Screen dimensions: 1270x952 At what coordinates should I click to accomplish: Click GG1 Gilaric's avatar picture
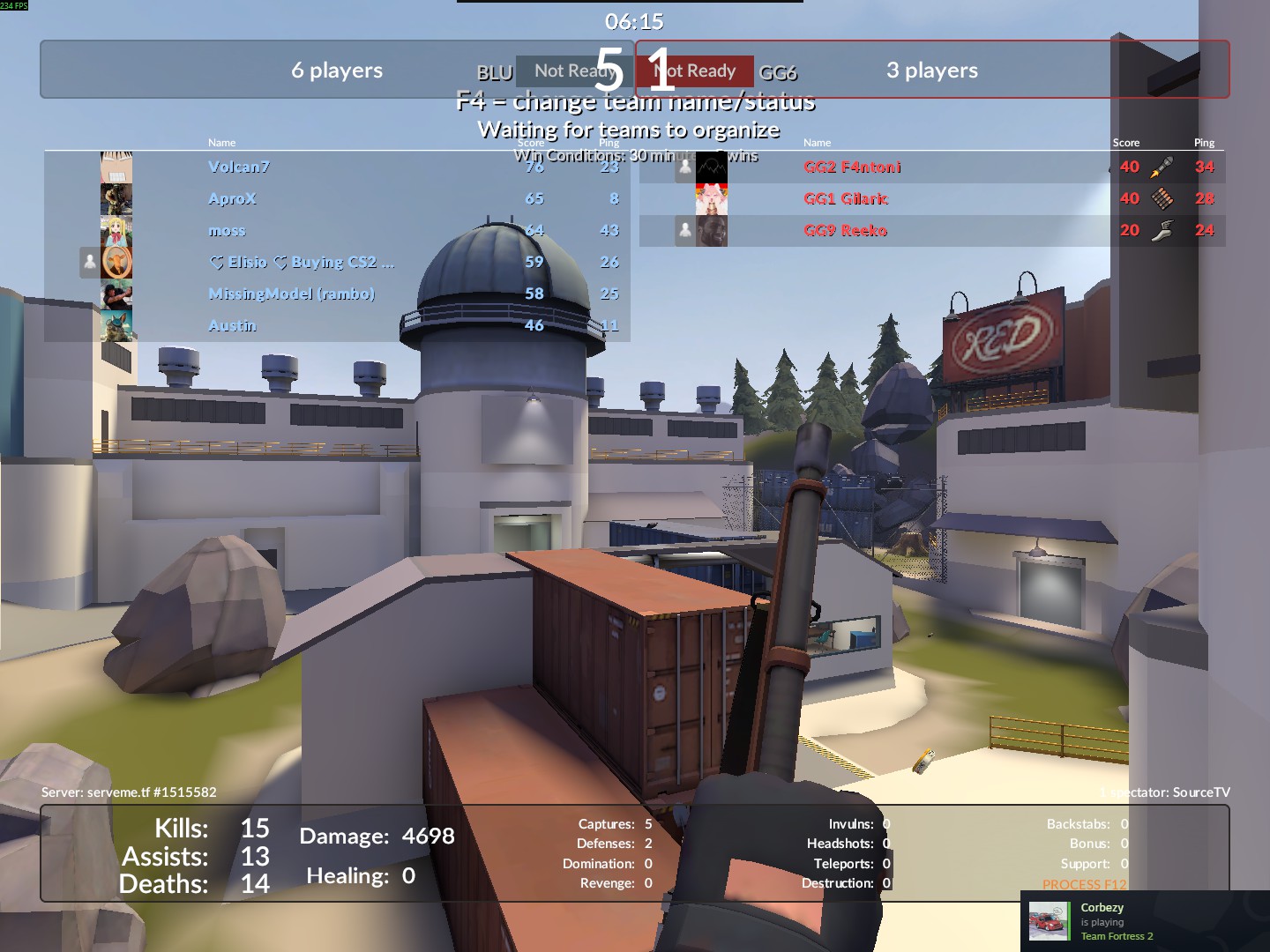pyautogui.click(x=711, y=199)
